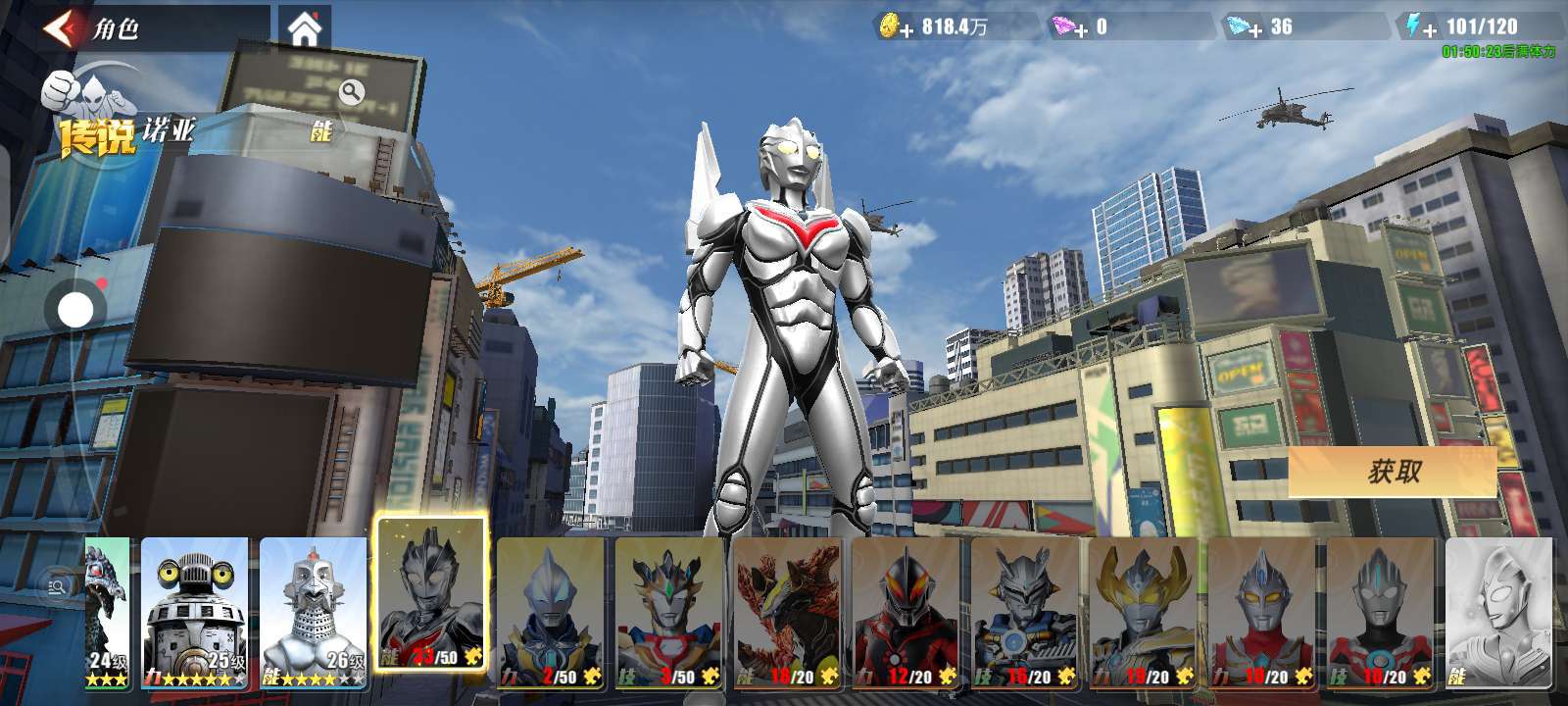Return to the home screen via house icon
The width and height of the screenshot is (1568, 706).
click(x=305, y=28)
